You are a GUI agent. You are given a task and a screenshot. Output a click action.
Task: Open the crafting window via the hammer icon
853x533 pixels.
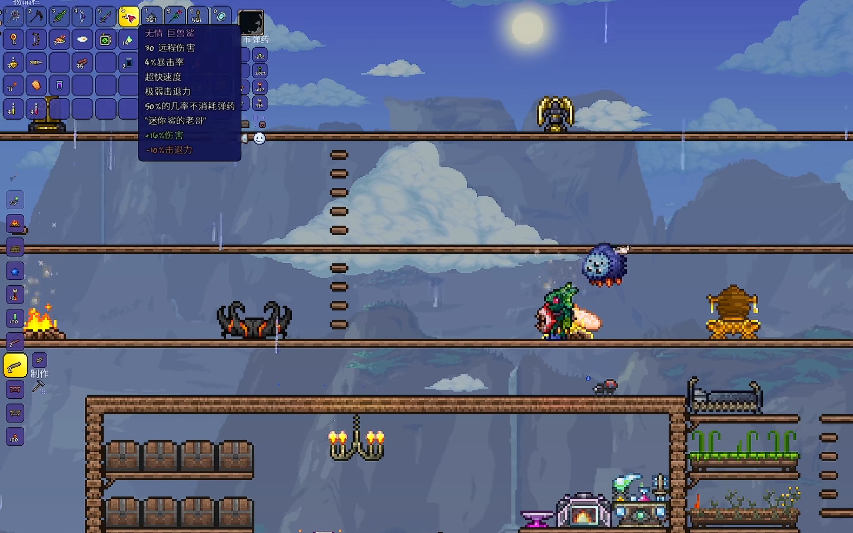pos(38,385)
